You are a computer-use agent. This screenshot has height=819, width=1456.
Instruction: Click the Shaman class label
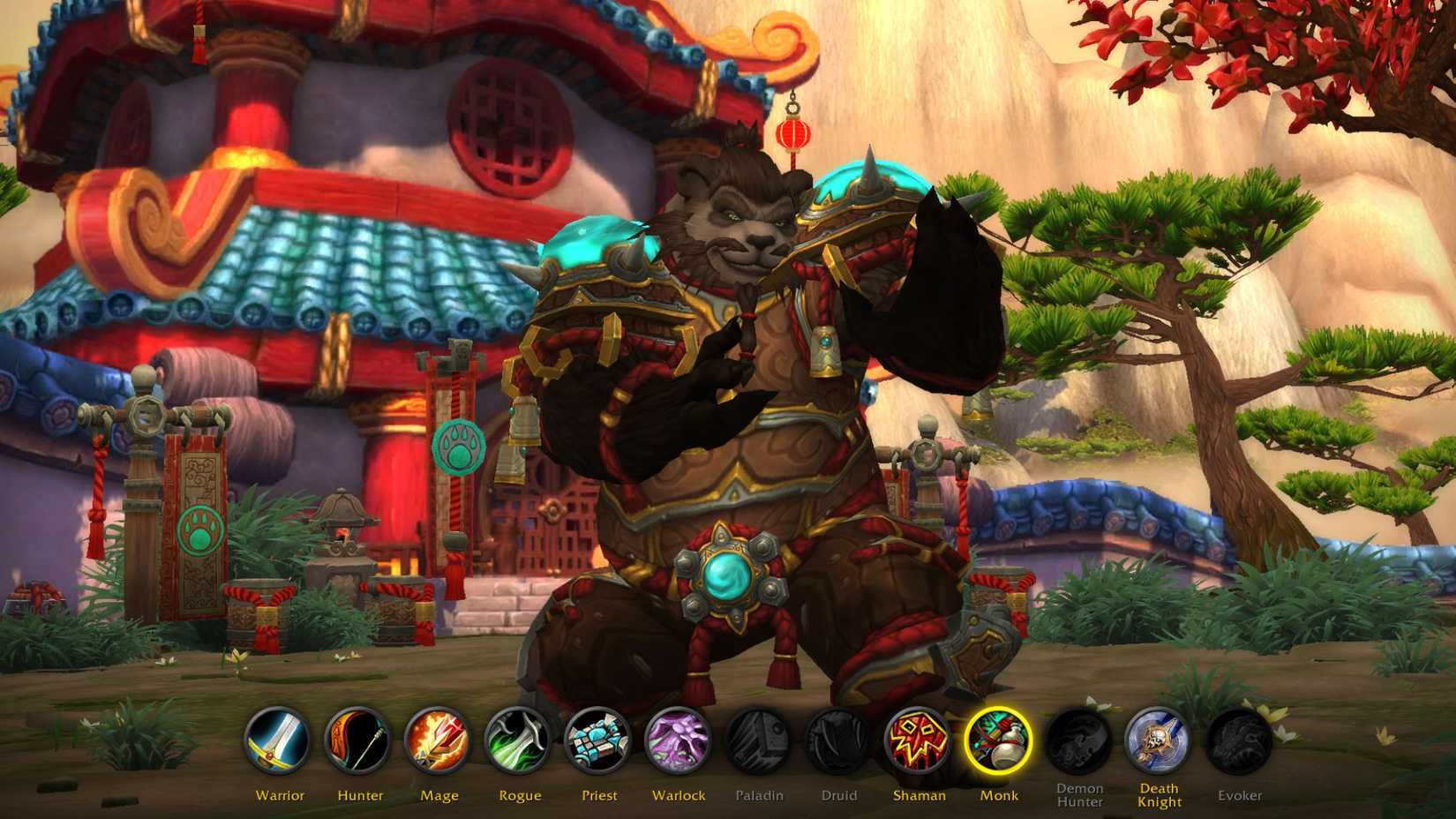coord(920,795)
